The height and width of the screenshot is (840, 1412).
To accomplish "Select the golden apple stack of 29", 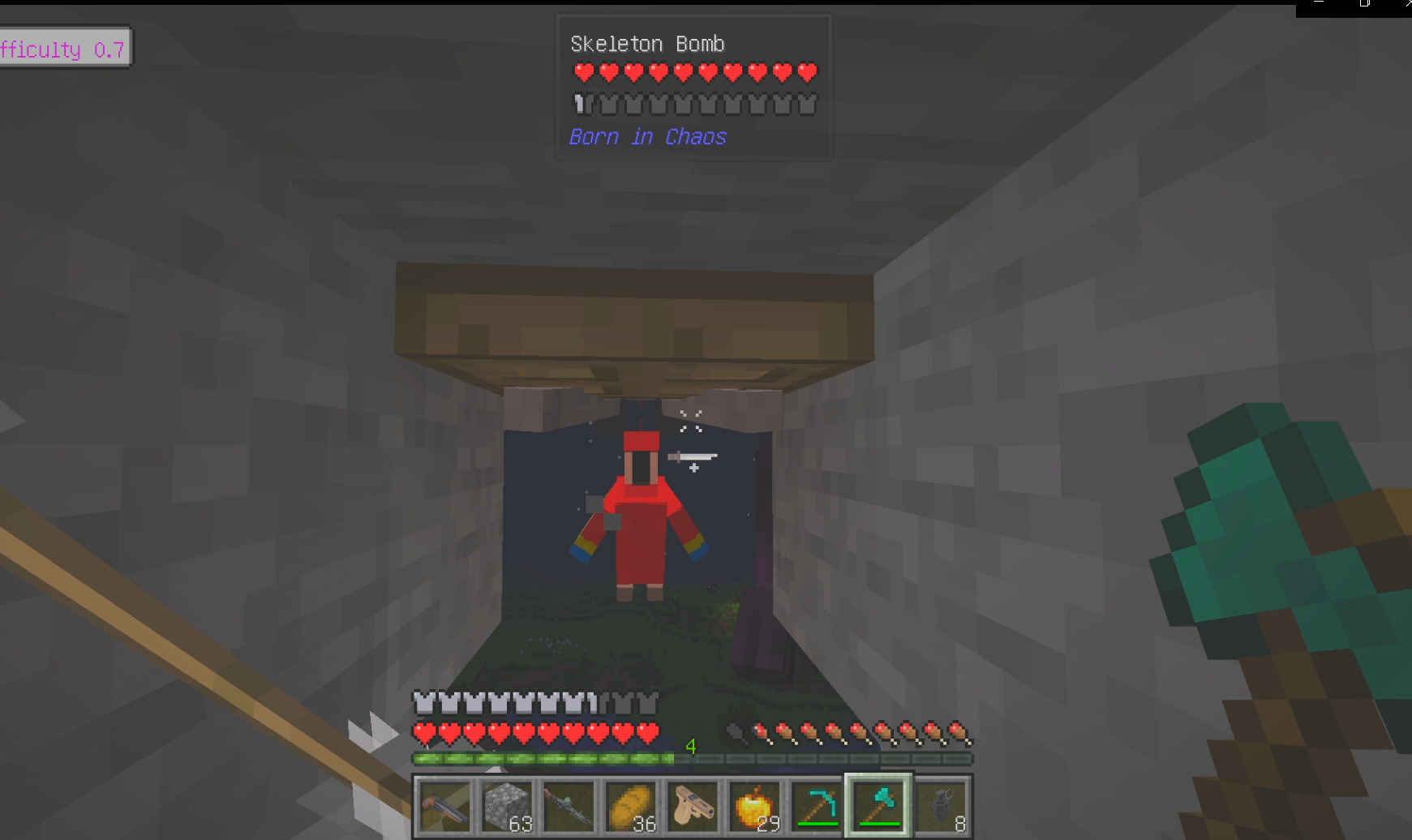I will 755,807.
